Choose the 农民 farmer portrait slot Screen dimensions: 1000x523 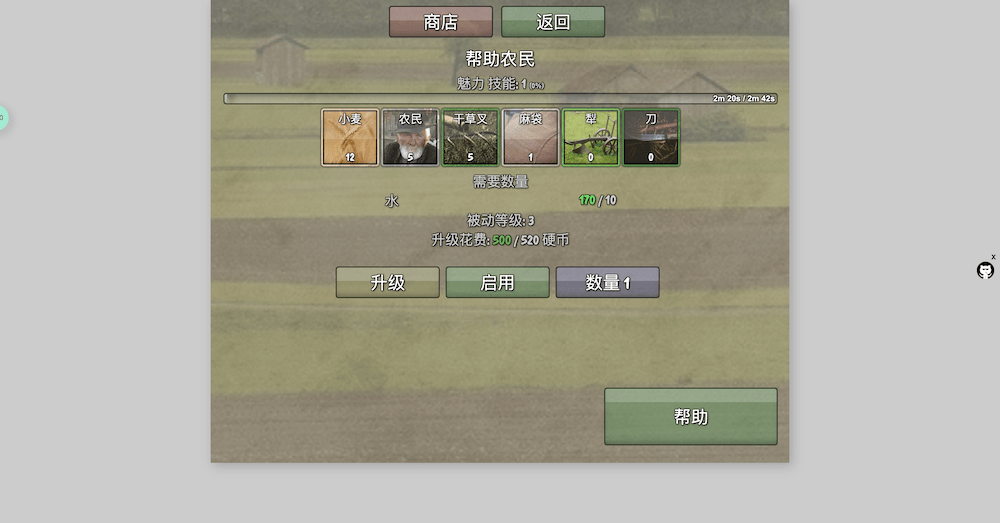410,137
